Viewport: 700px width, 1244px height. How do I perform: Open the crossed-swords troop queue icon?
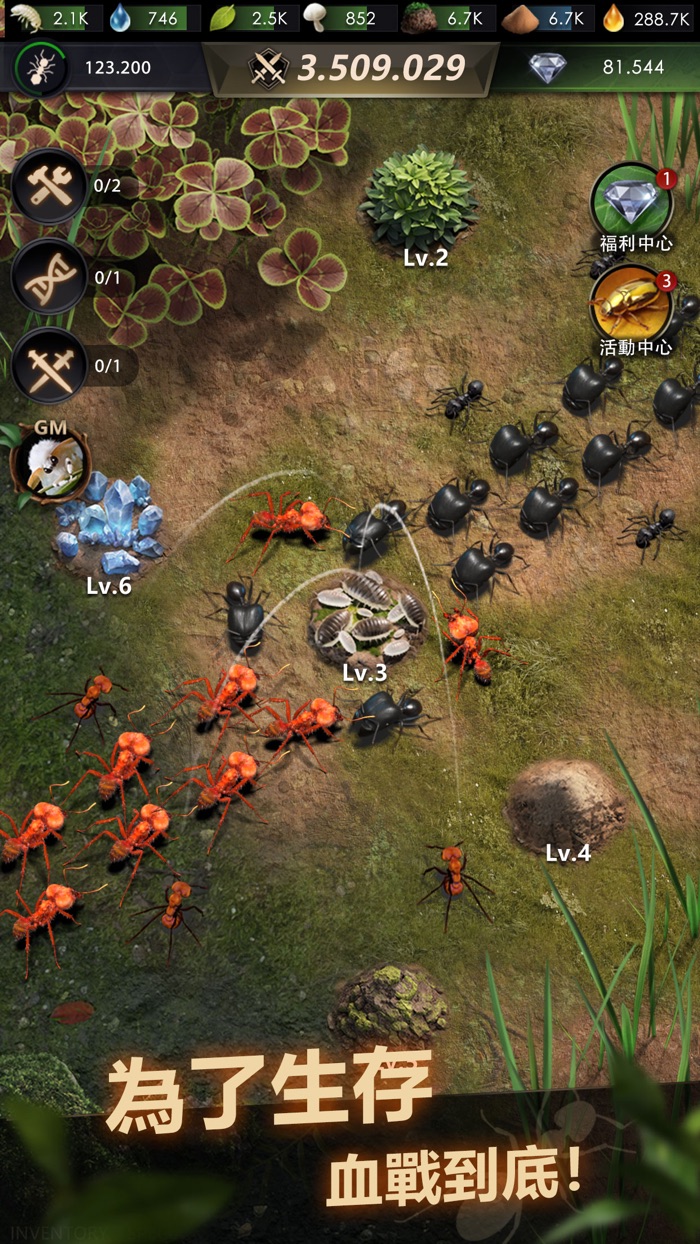coord(49,366)
